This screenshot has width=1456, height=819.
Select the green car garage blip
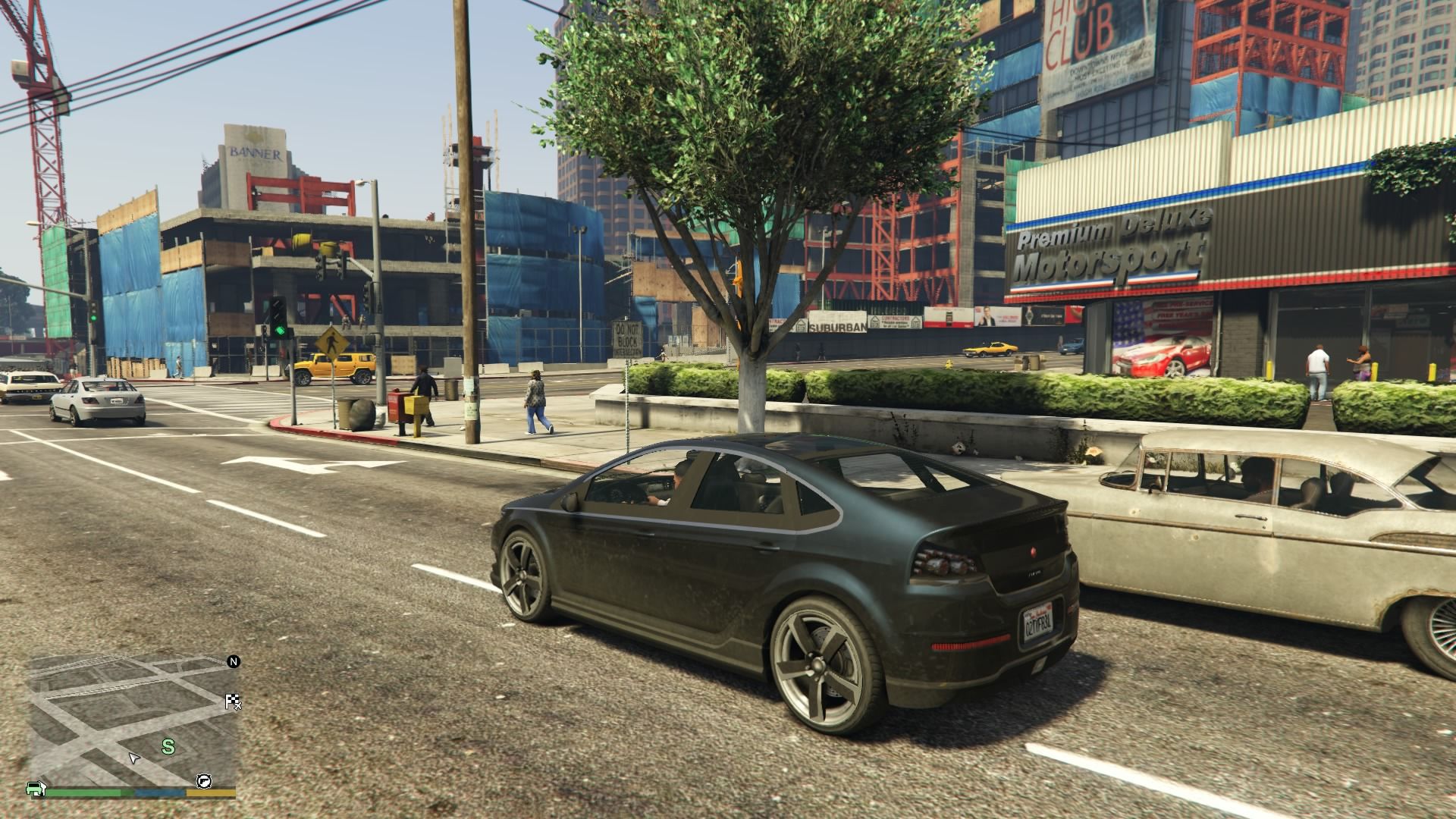click(34, 788)
